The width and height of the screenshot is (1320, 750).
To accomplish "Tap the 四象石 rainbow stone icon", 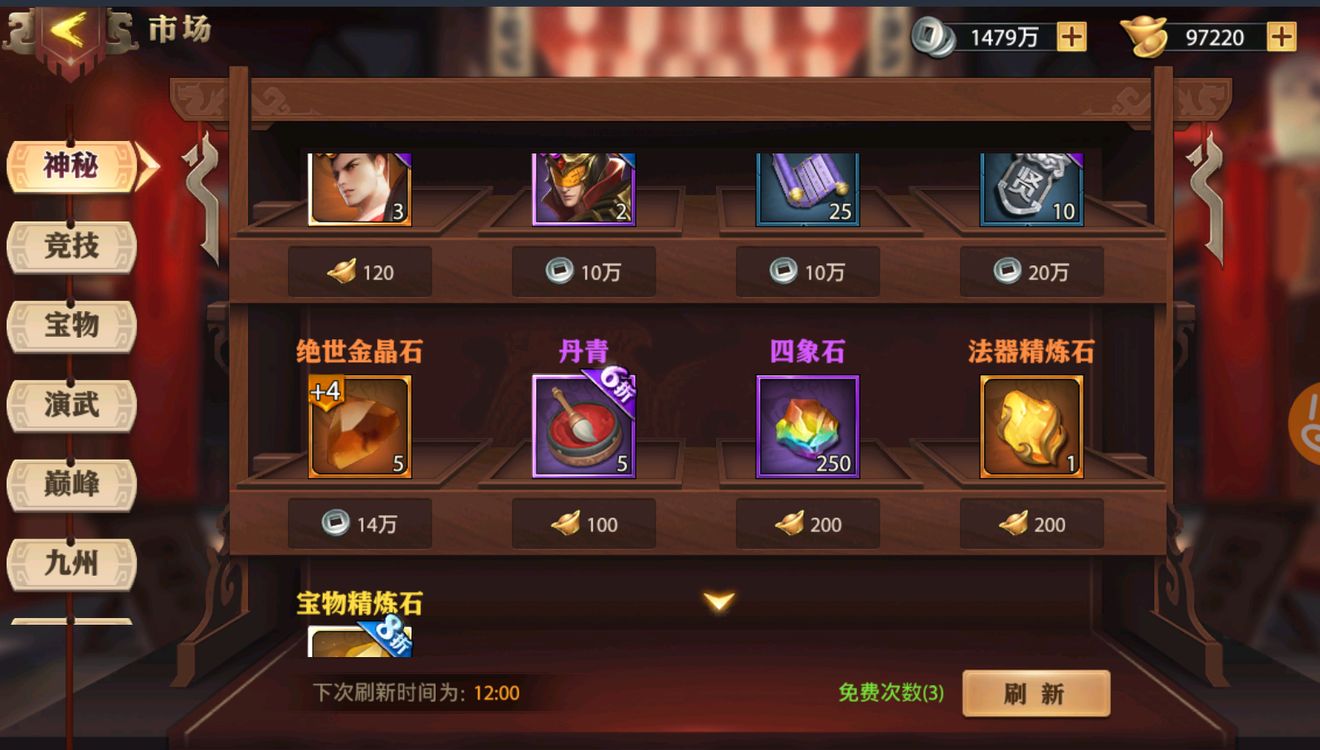I will point(806,426).
